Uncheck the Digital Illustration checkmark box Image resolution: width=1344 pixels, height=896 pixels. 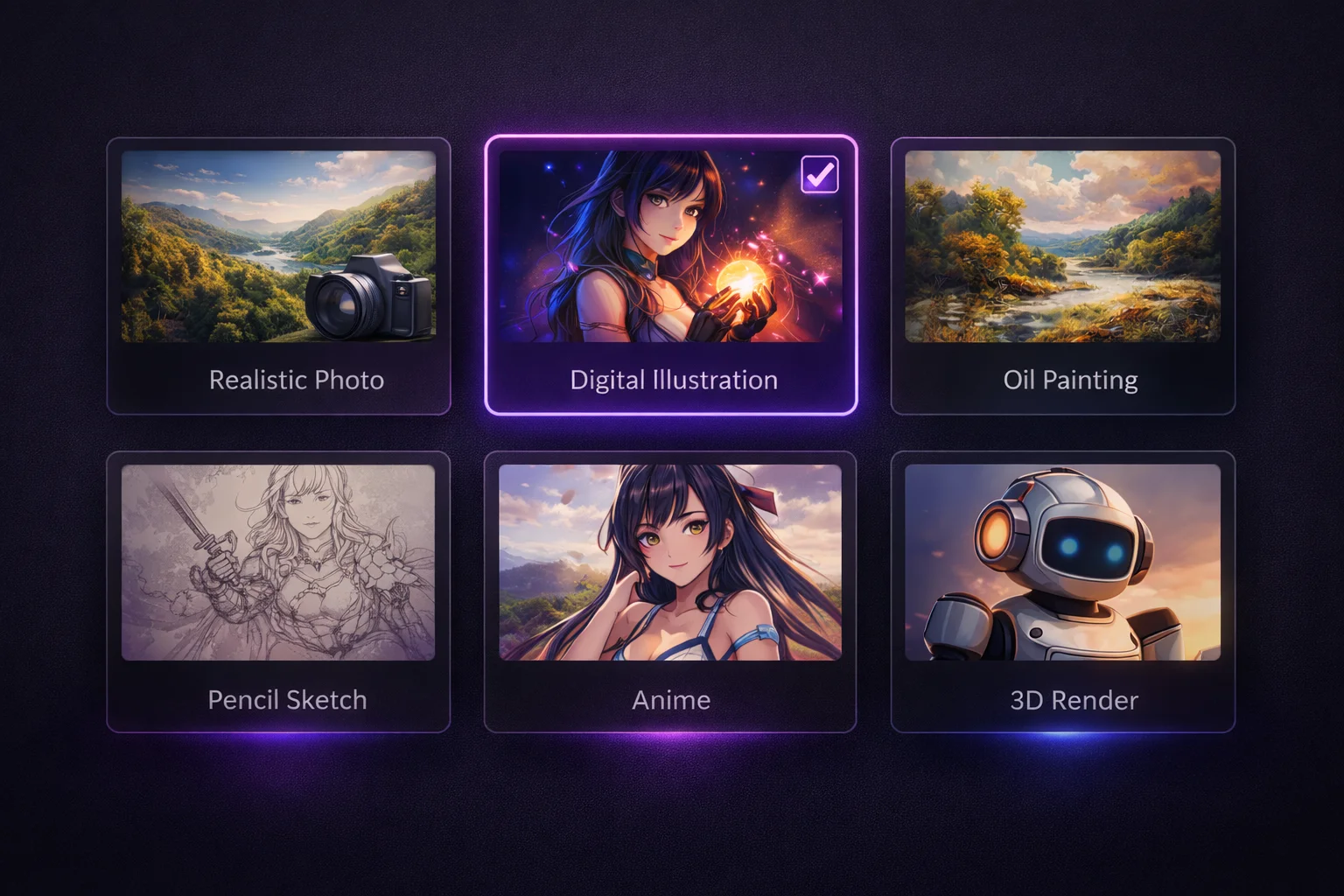tap(820, 175)
